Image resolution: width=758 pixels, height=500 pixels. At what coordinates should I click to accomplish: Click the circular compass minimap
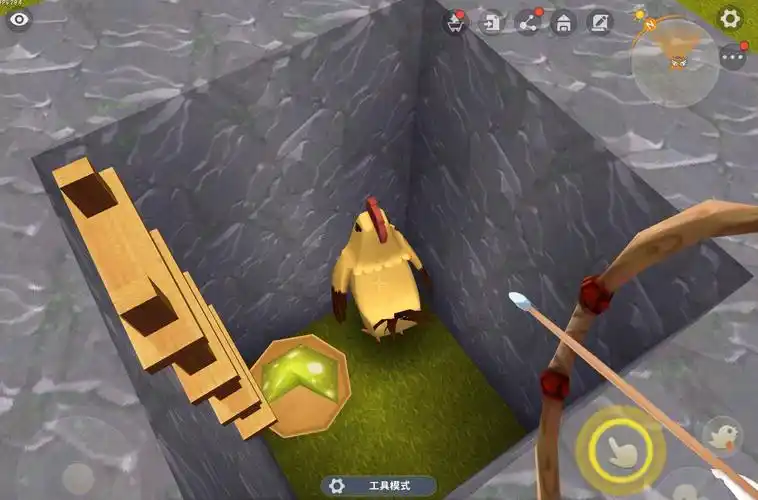(x=674, y=62)
